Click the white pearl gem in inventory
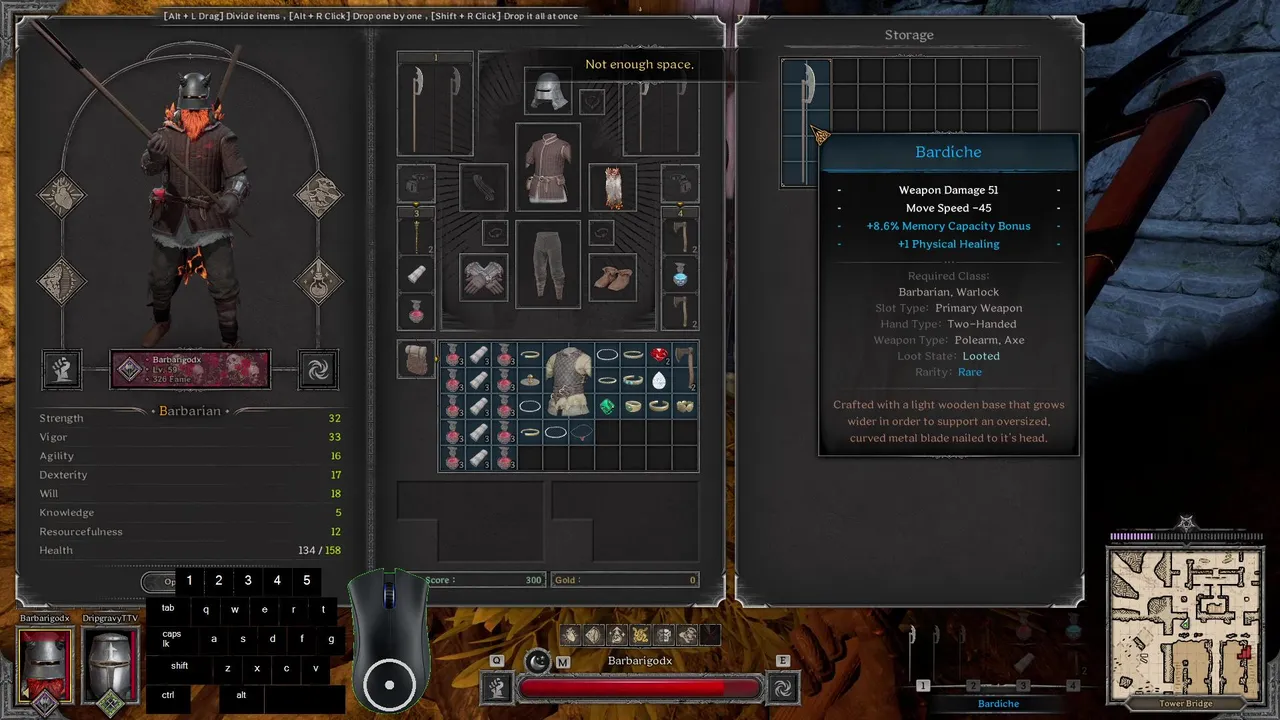 pyautogui.click(x=659, y=381)
